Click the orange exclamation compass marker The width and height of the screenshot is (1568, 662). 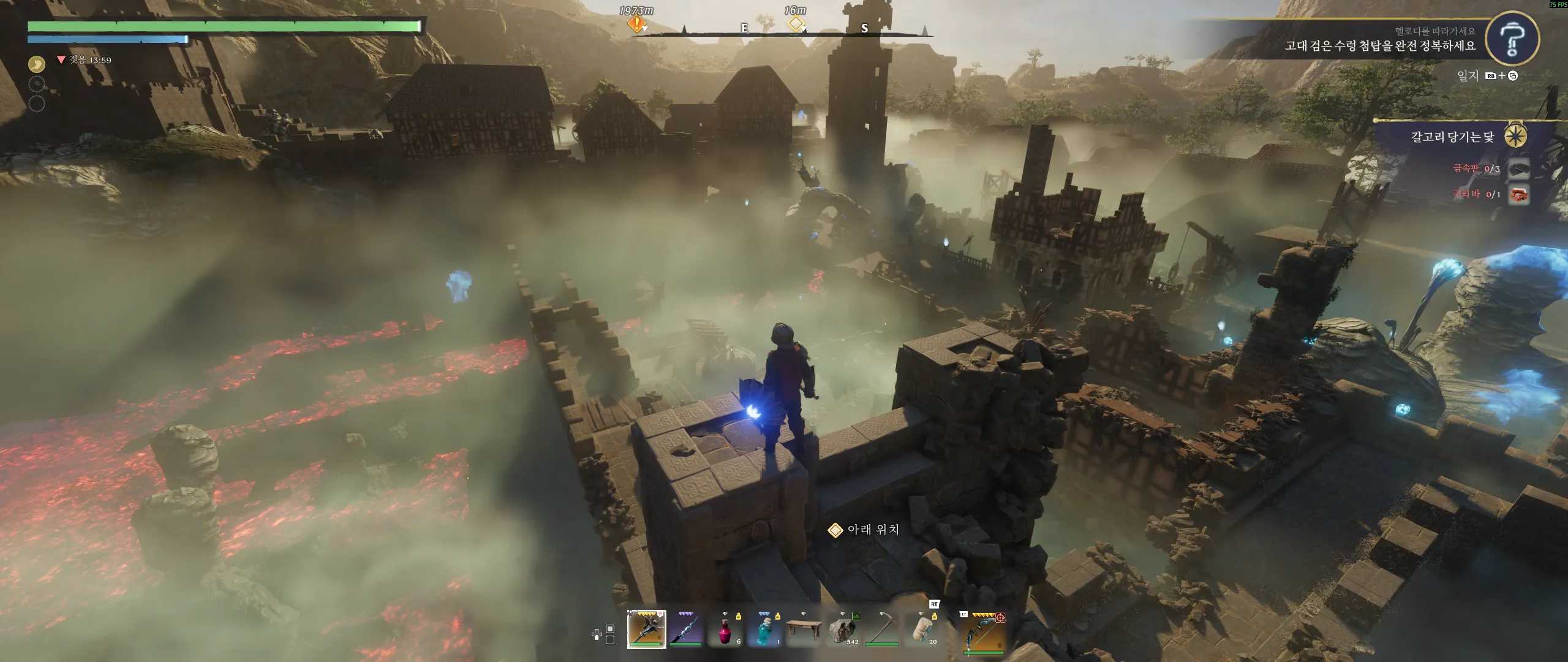(x=636, y=25)
